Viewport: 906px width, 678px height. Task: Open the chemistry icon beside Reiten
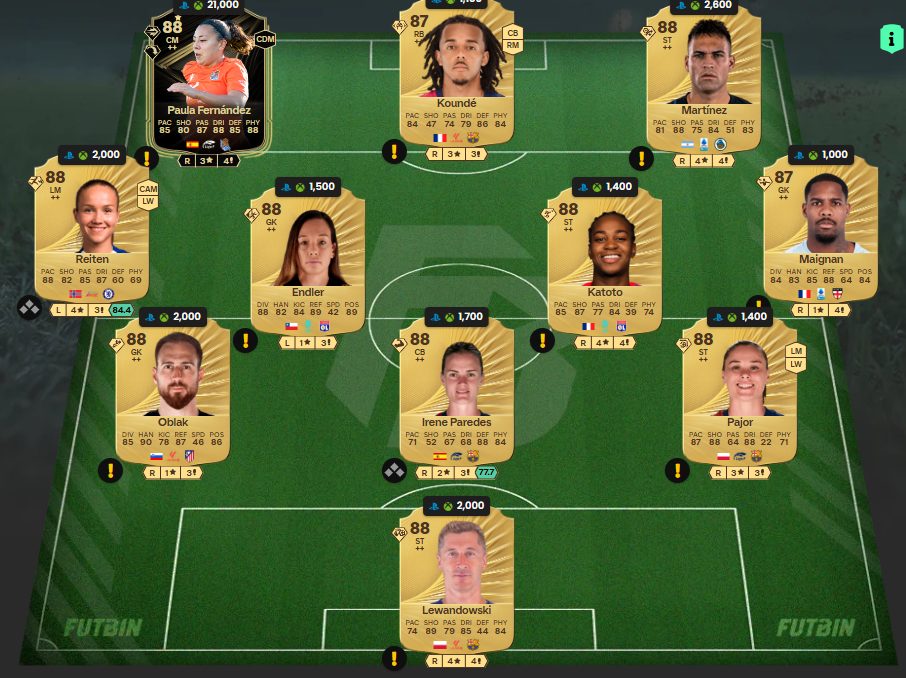pos(29,308)
